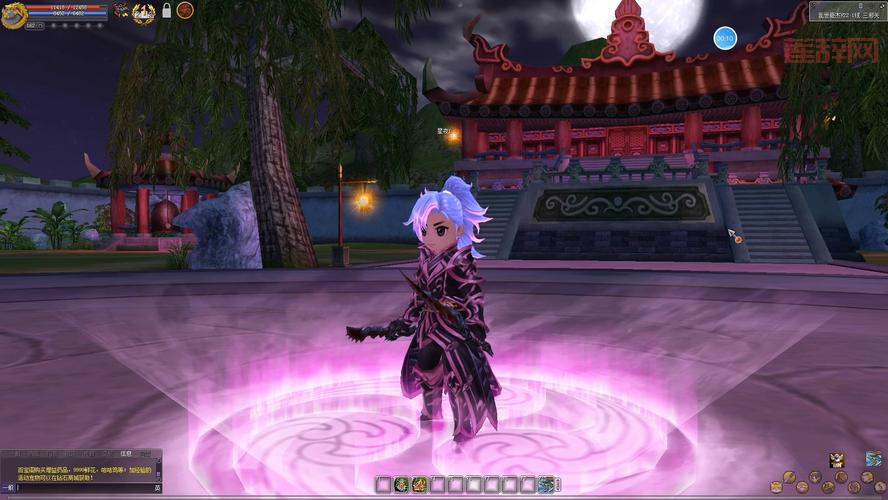Click the blue round timer badge
Image resolution: width=888 pixels, height=500 pixels.
[724, 38]
